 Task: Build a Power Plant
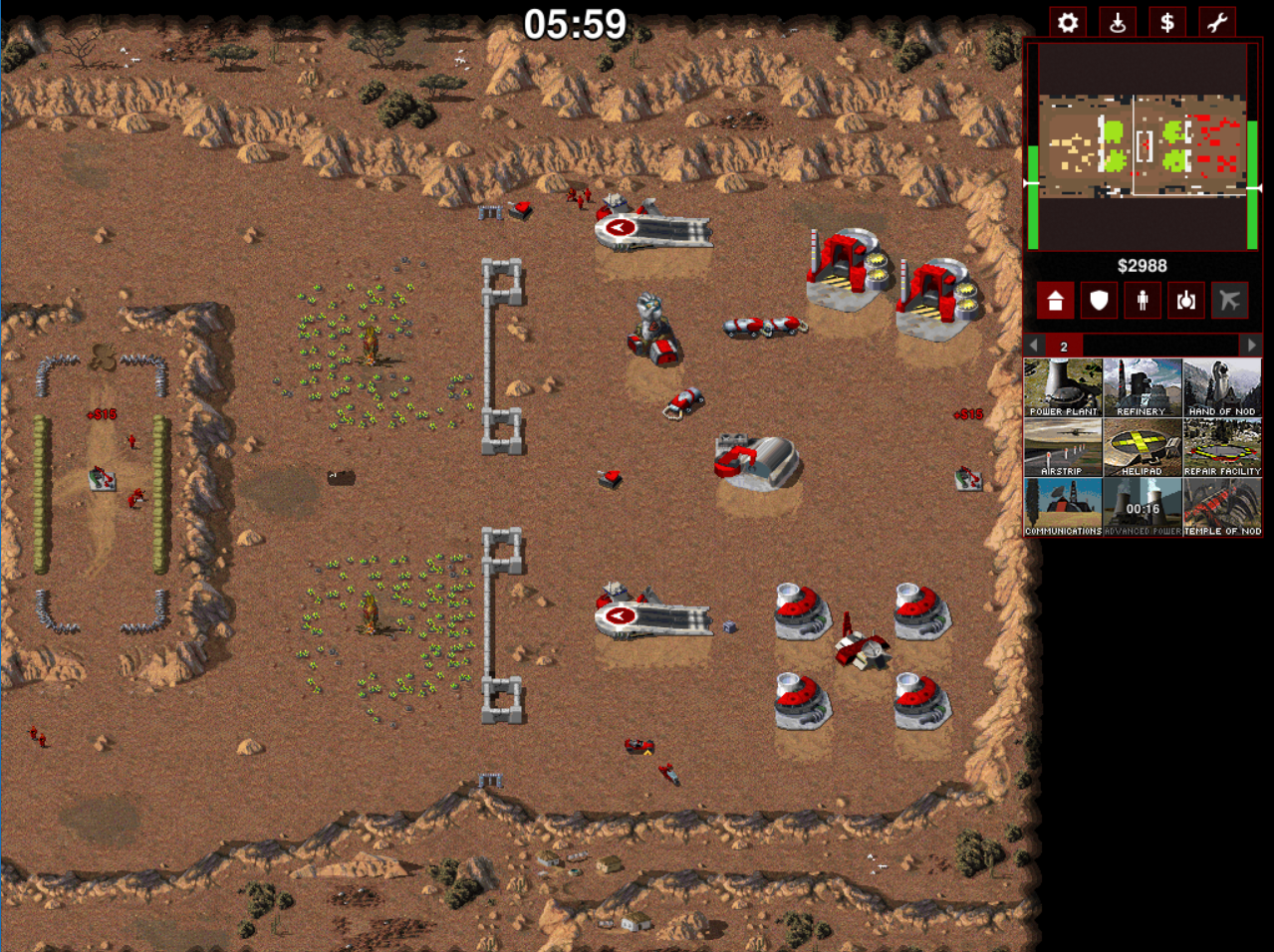point(1063,387)
